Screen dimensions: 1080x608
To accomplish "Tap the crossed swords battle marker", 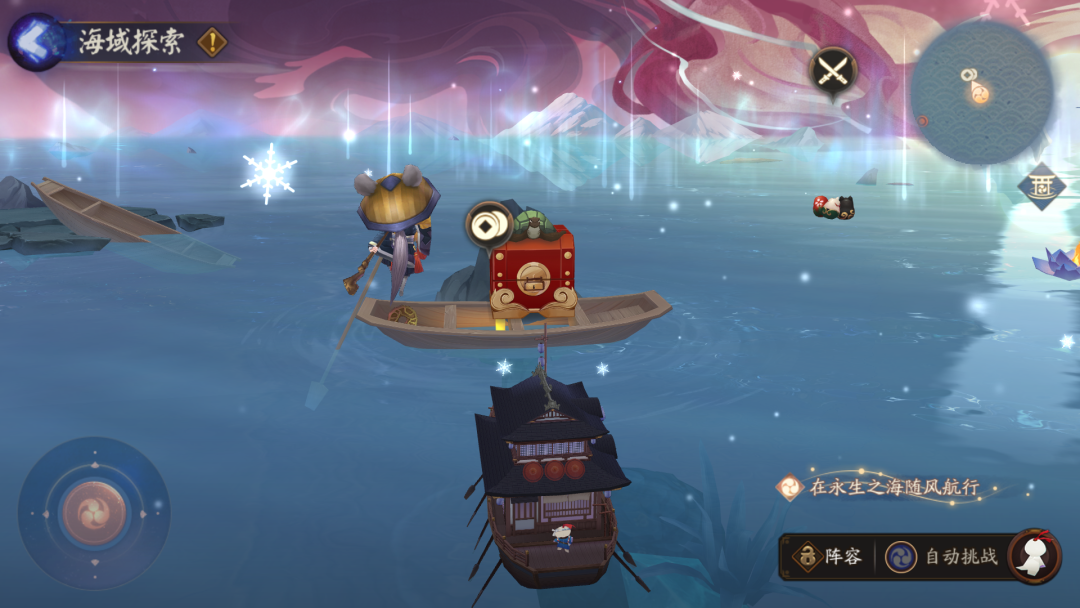I will 832,71.
